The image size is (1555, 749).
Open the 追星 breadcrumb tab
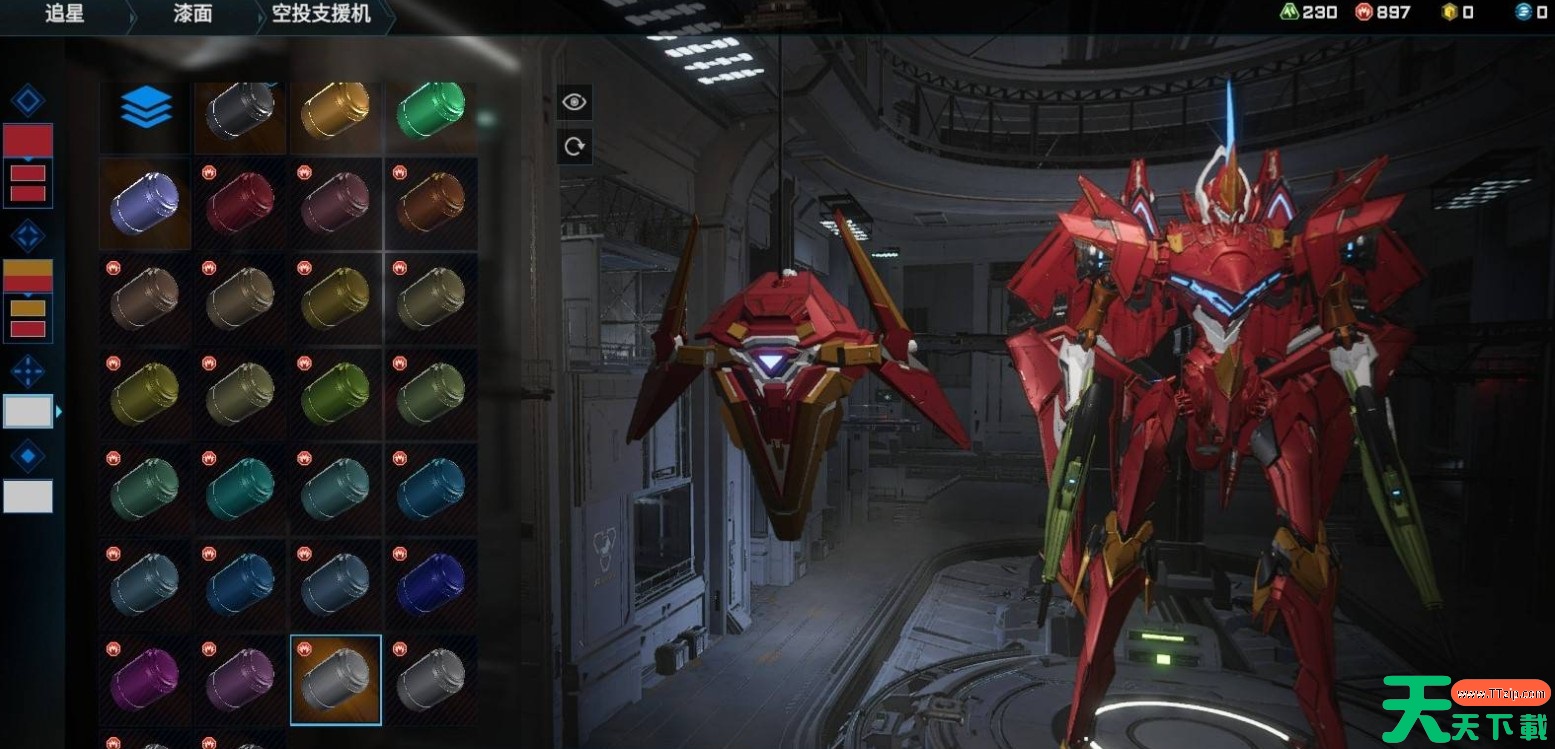65,14
